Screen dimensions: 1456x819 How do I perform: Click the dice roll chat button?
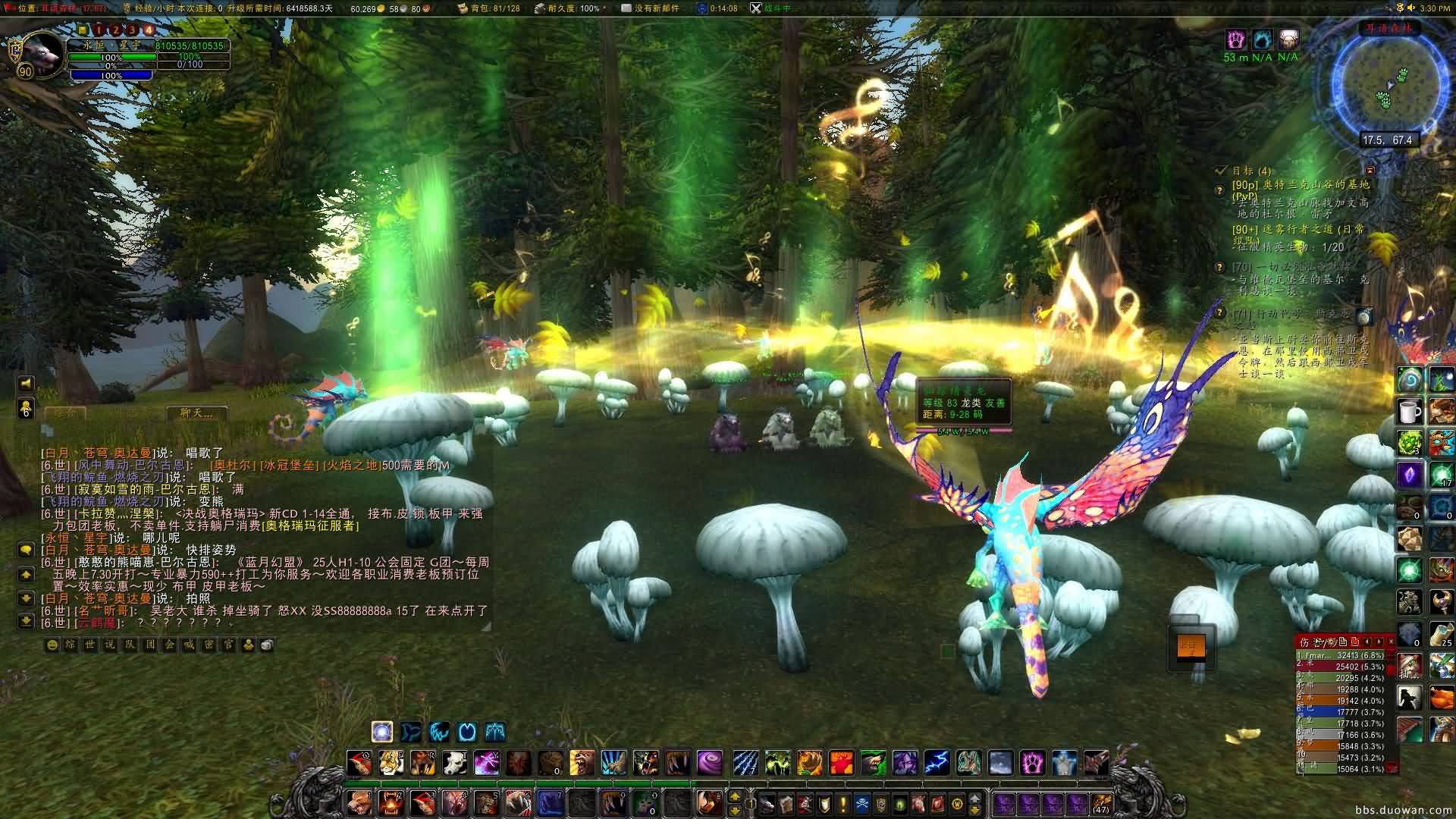click(x=267, y=645)
